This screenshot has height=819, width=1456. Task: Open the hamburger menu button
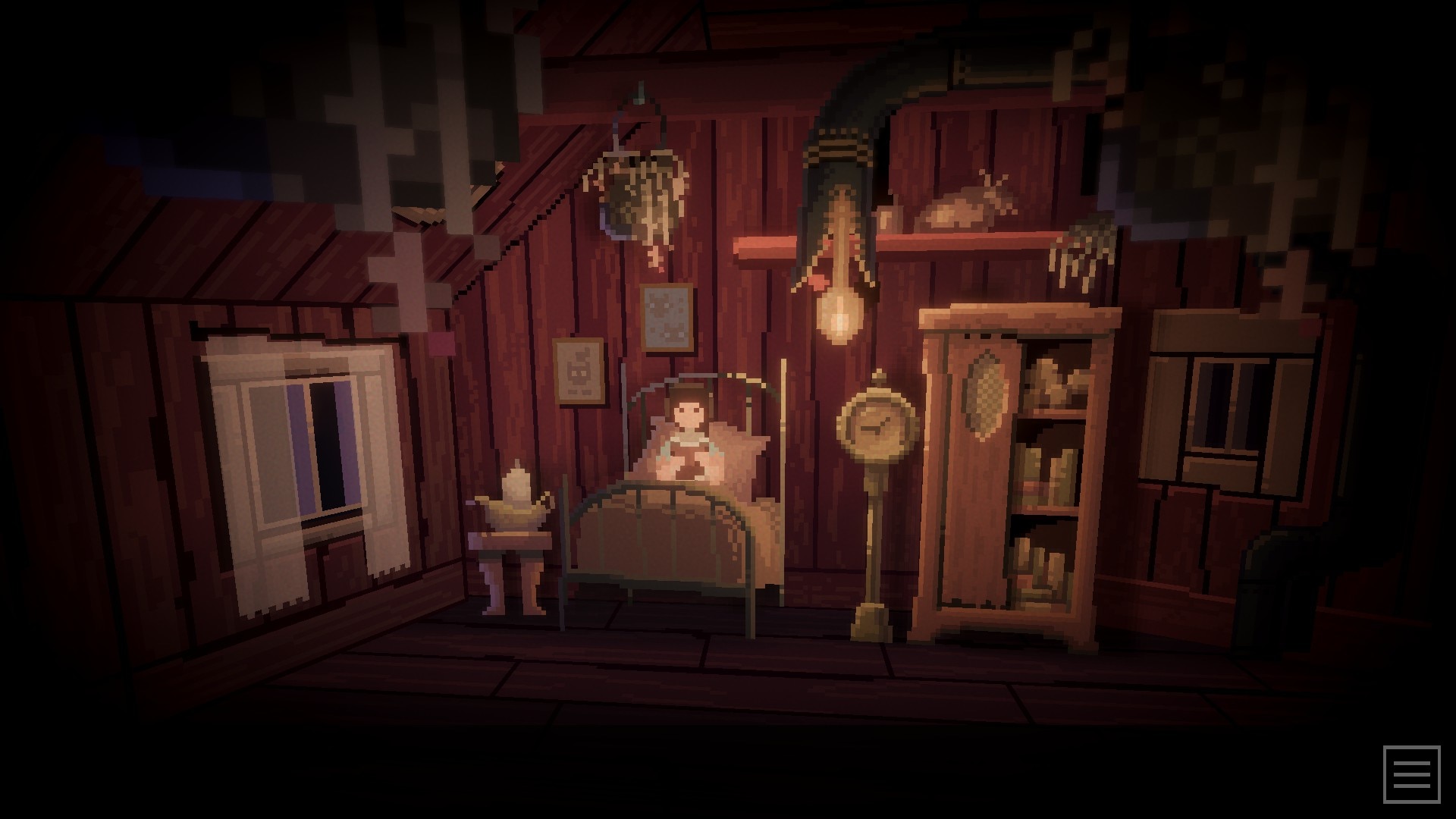1411,774
